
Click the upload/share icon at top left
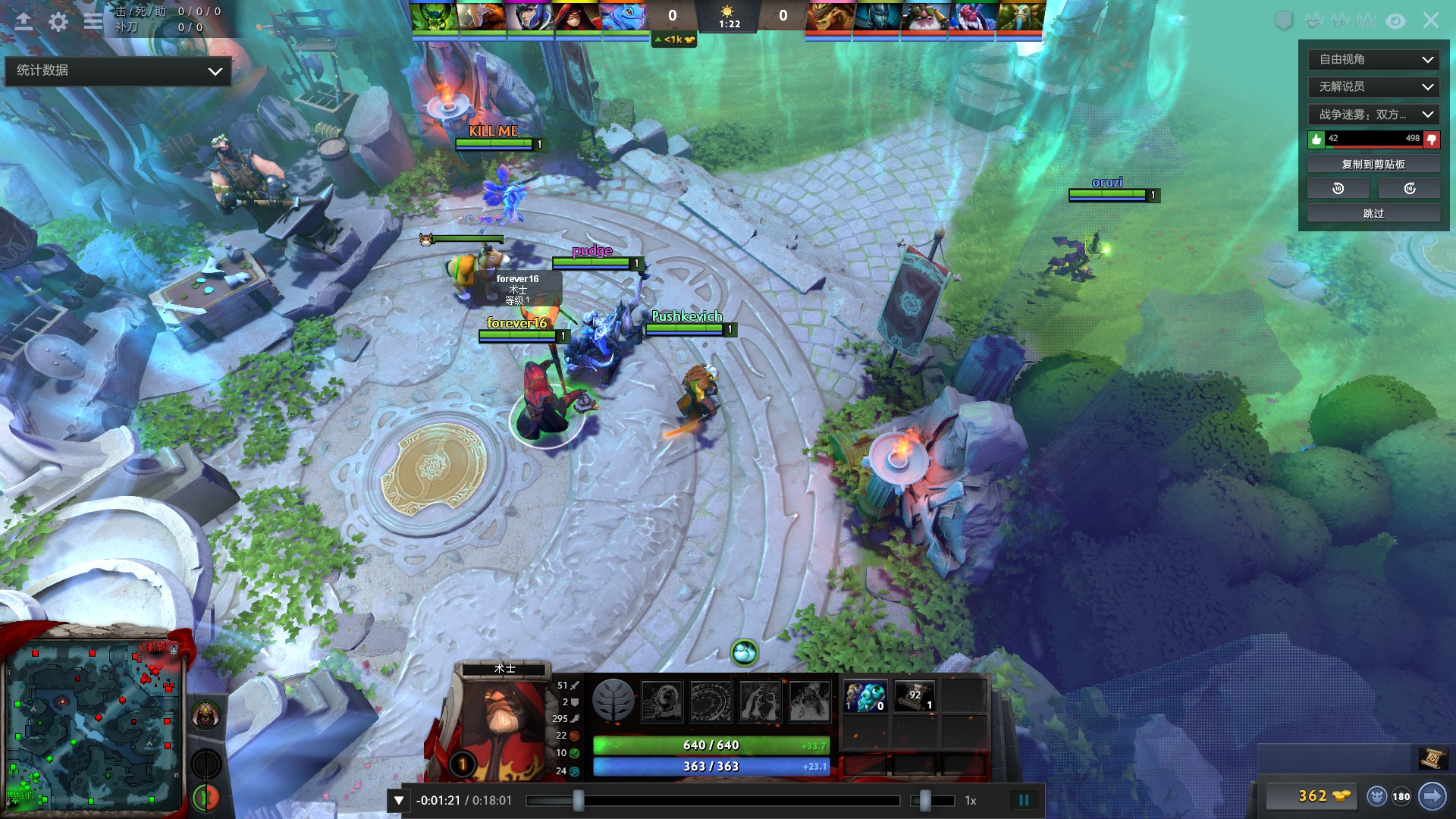pos(24,21)
